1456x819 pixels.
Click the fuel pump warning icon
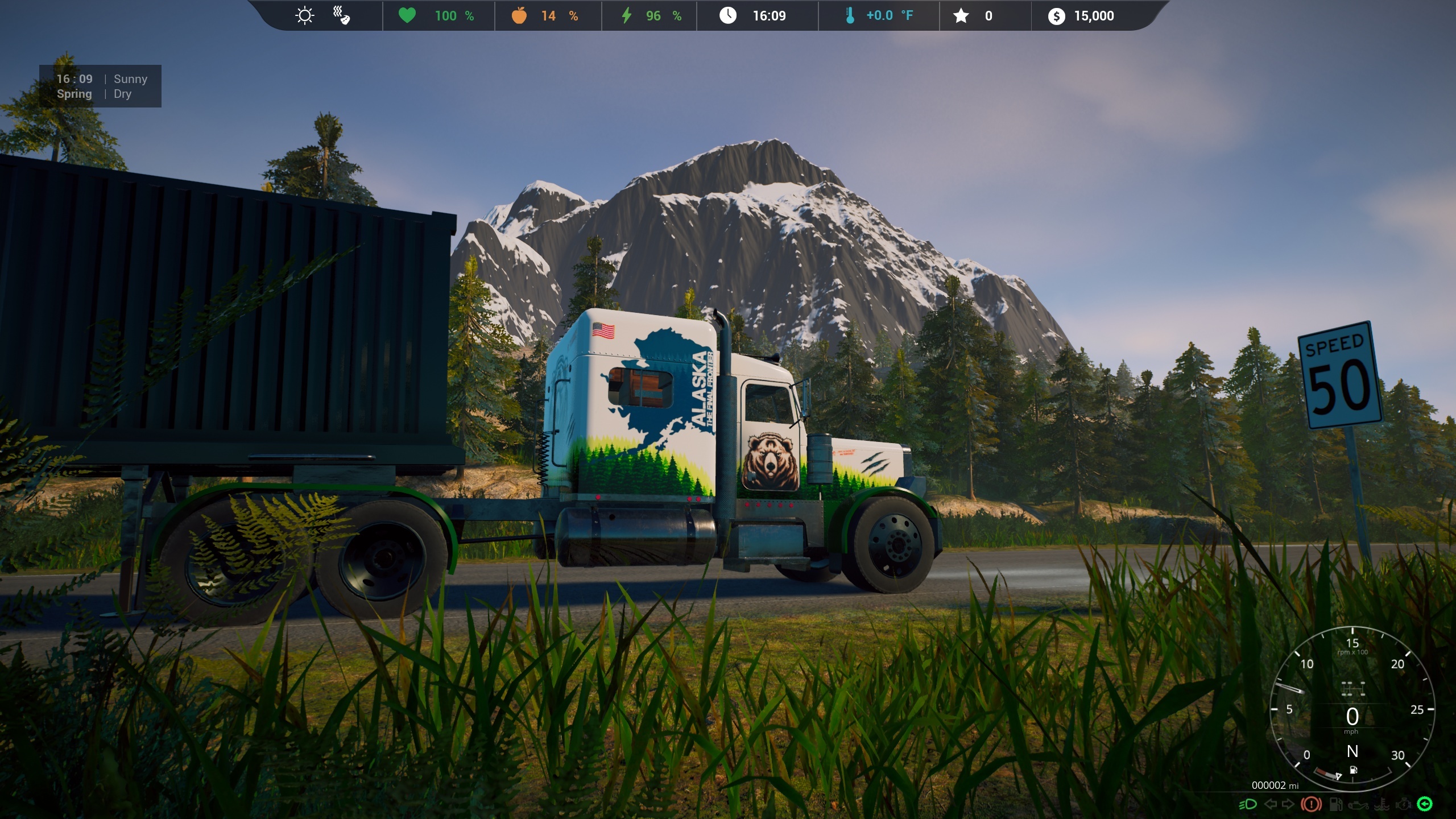(1336, 804)
